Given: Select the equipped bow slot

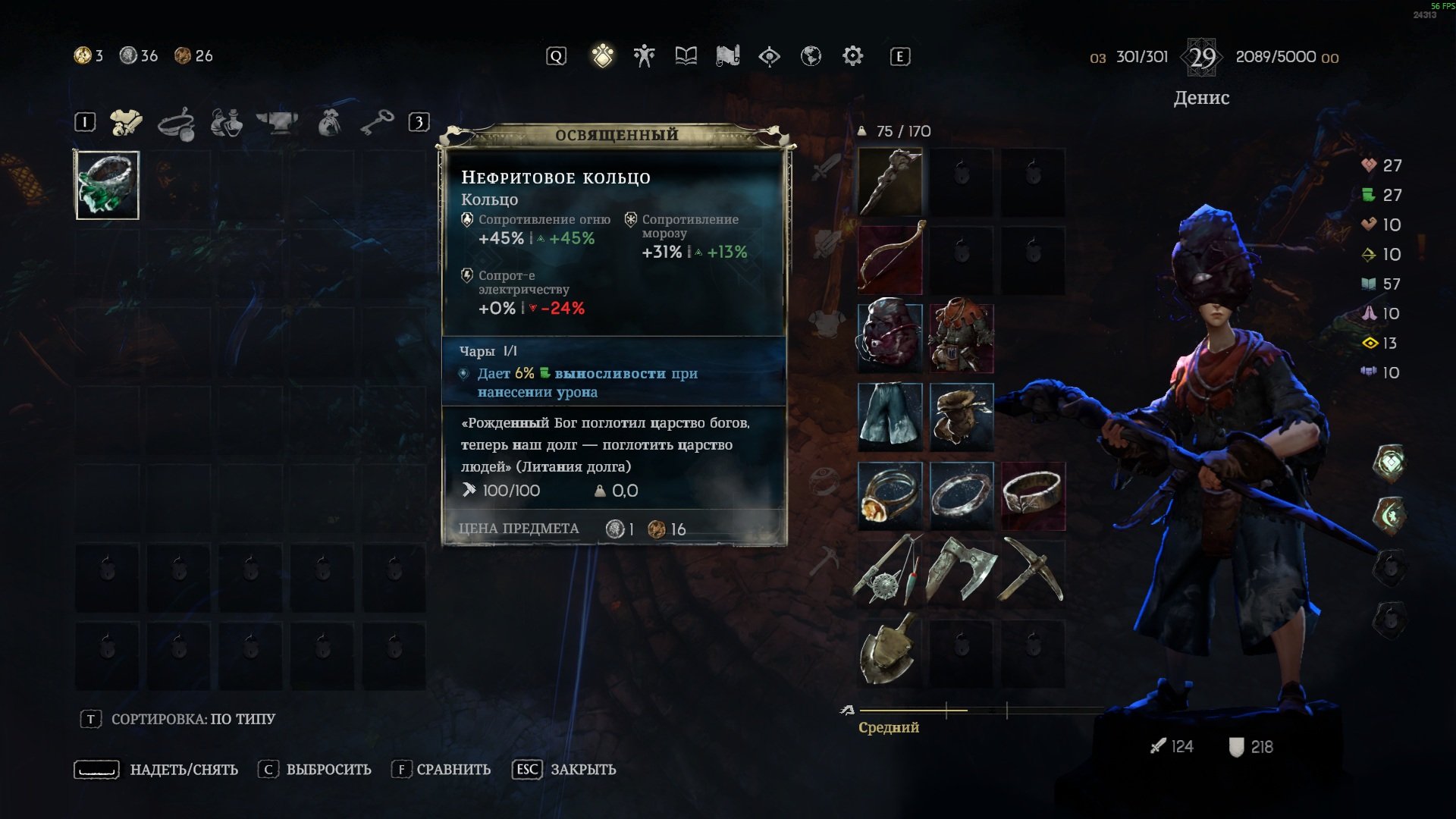Looking at the screenshot, I should [890, 259].
